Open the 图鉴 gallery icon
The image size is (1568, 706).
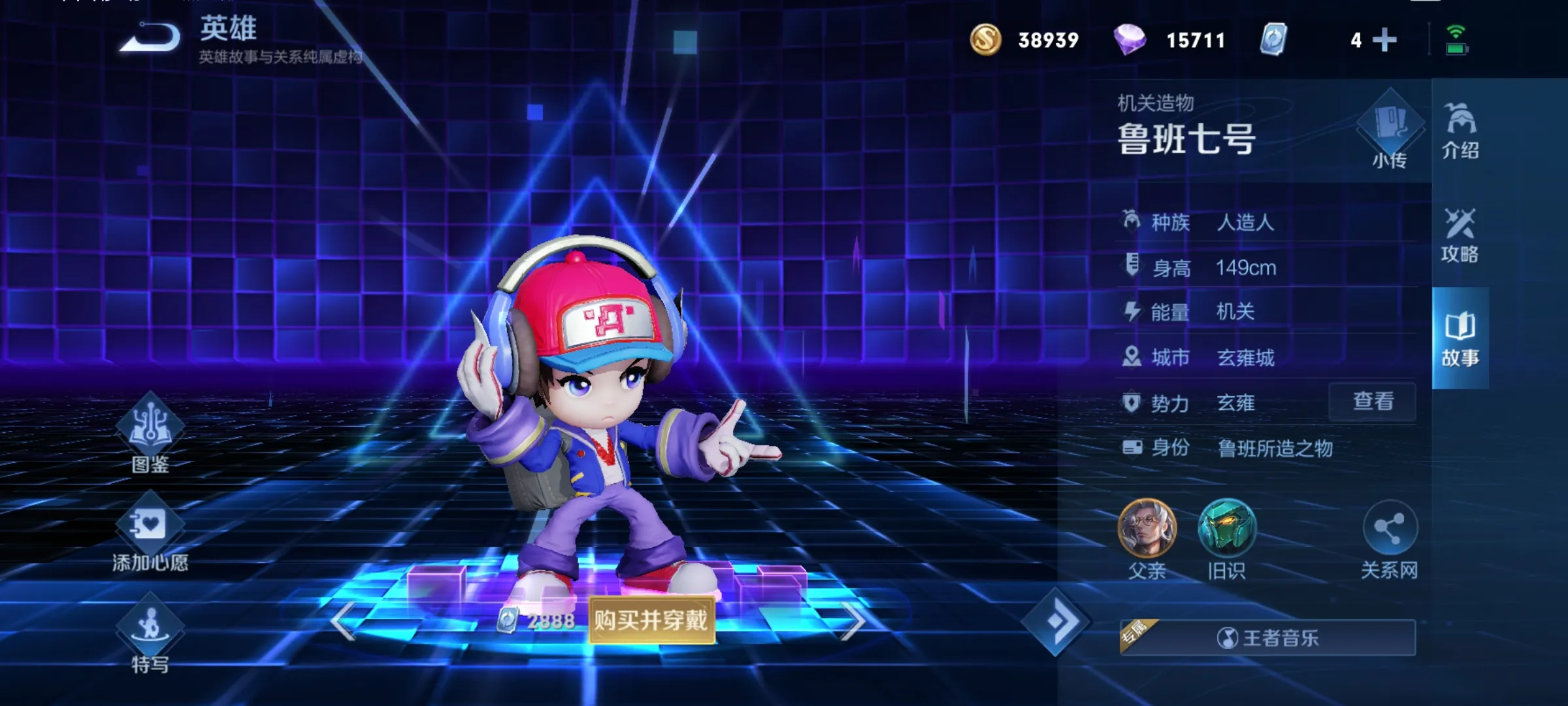150,428
